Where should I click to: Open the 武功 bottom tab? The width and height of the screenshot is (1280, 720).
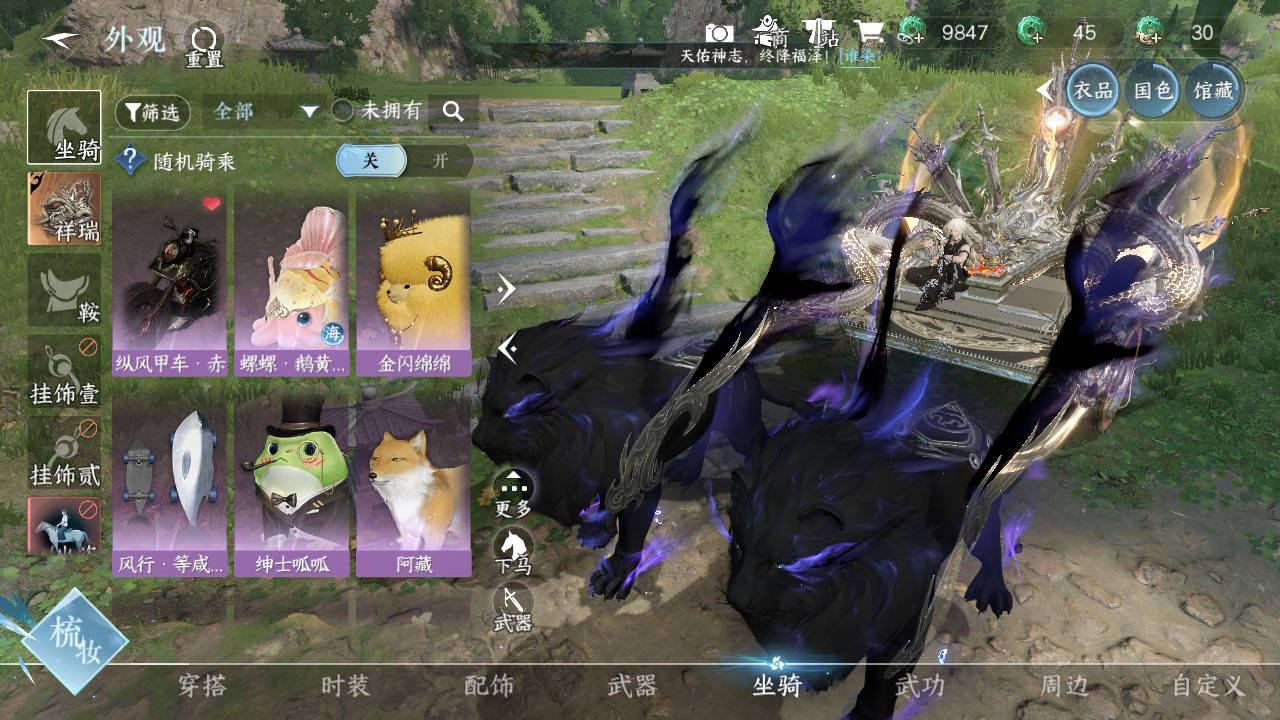[x=919, y=686]
